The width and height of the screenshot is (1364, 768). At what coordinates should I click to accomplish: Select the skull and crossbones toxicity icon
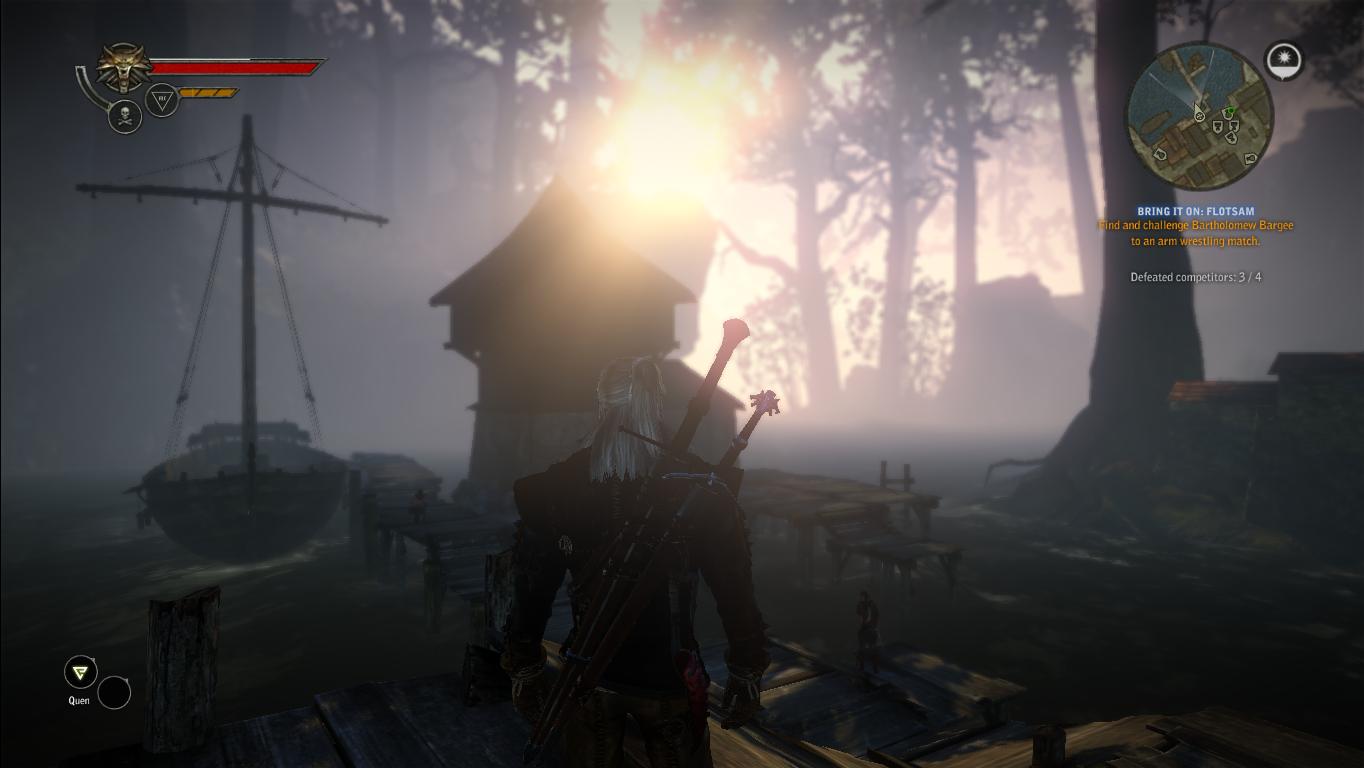point(125,116)
